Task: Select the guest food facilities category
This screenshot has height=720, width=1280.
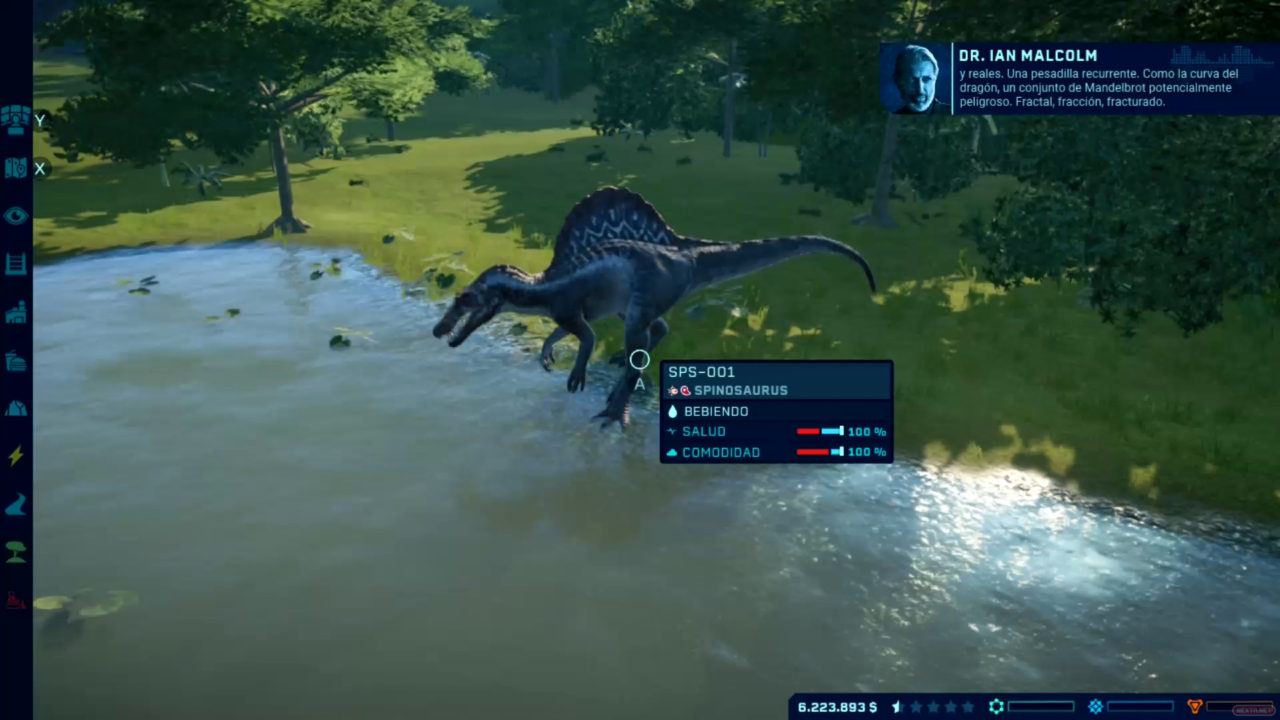Action: pos(15,361)
